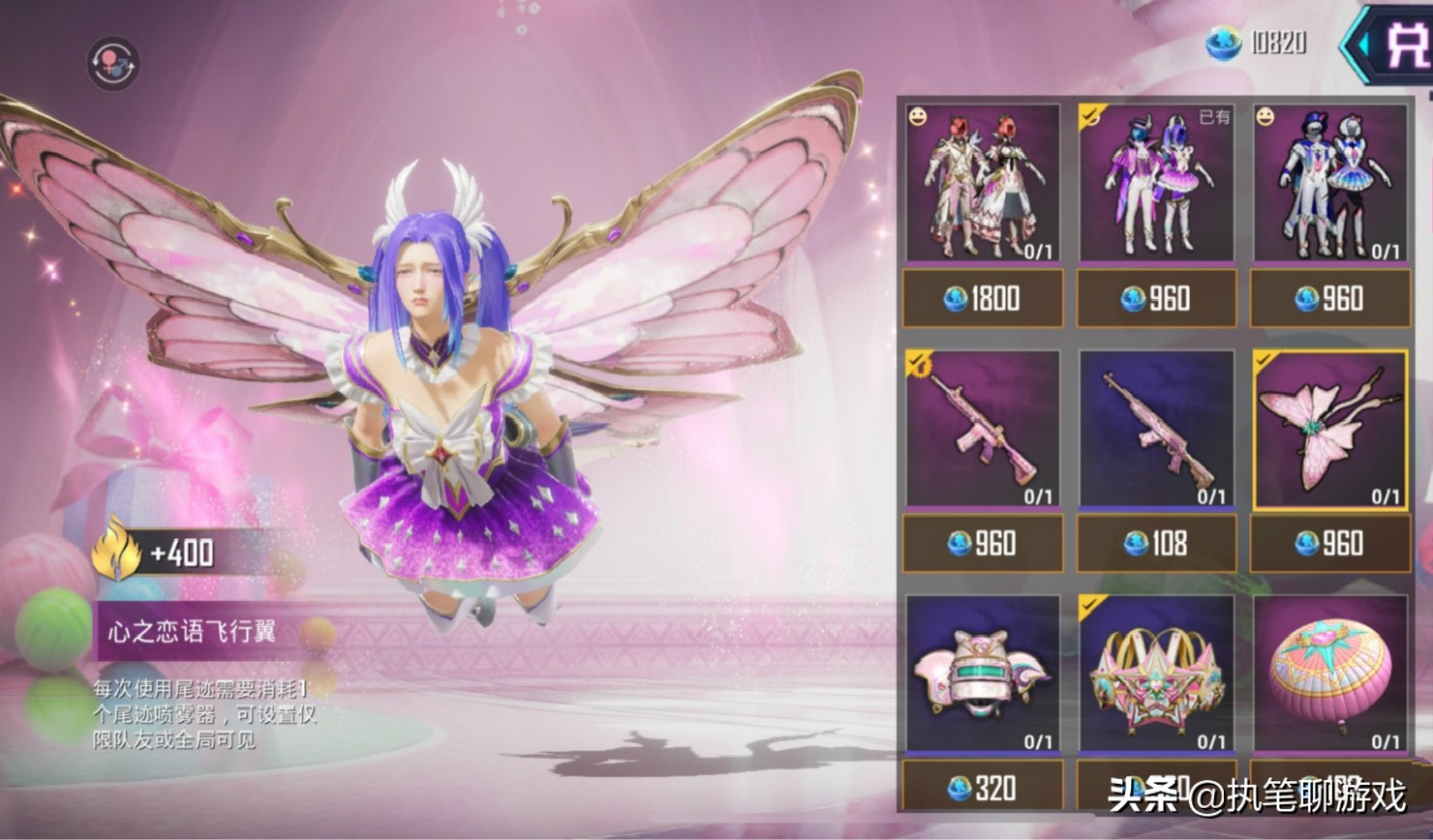Select the pink AKM rifle skin
This screenshot has width=1433, height=840.
1156,429
